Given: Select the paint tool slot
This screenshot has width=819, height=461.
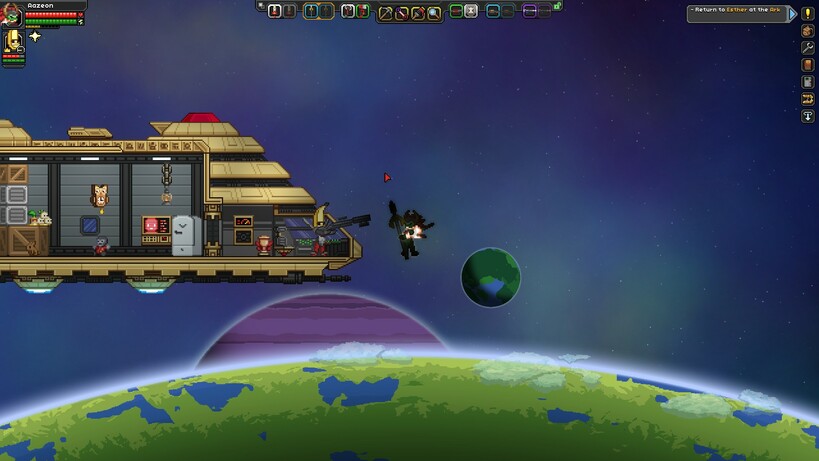Looking at the screenshot, I should [x=418, y=12].
